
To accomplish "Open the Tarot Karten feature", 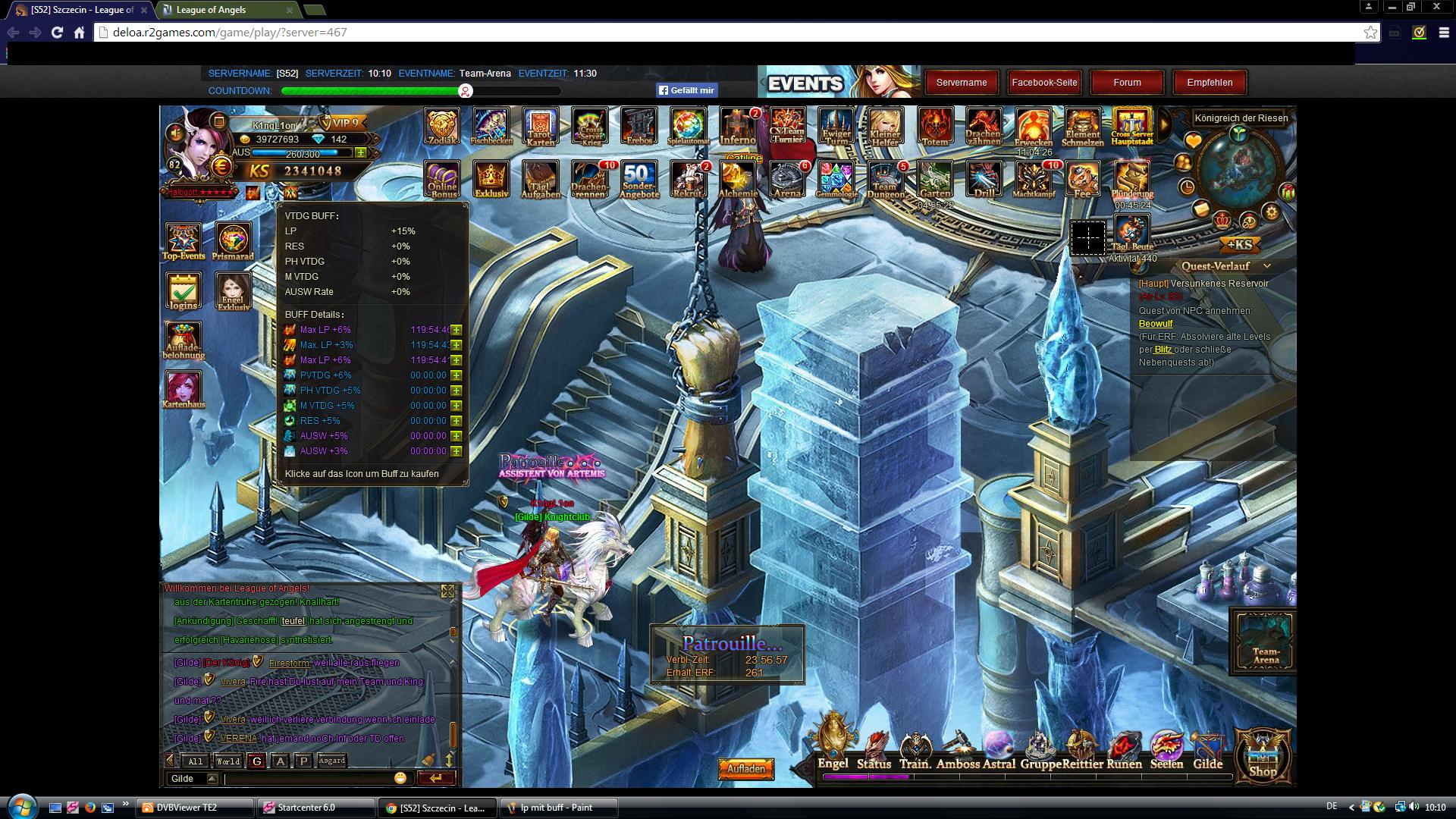I will pos(540,126).
